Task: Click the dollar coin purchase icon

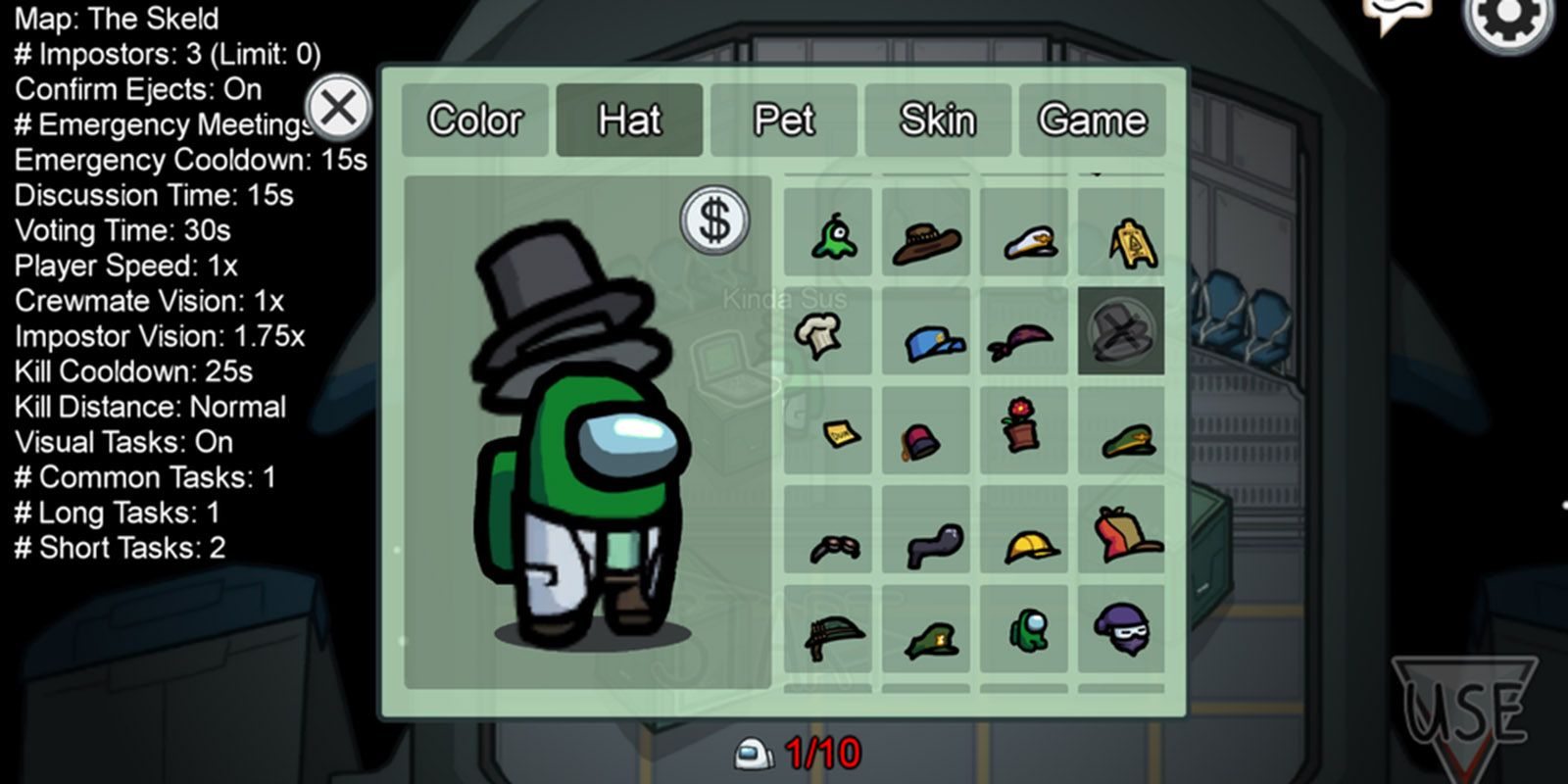Action: click(714, 220)
